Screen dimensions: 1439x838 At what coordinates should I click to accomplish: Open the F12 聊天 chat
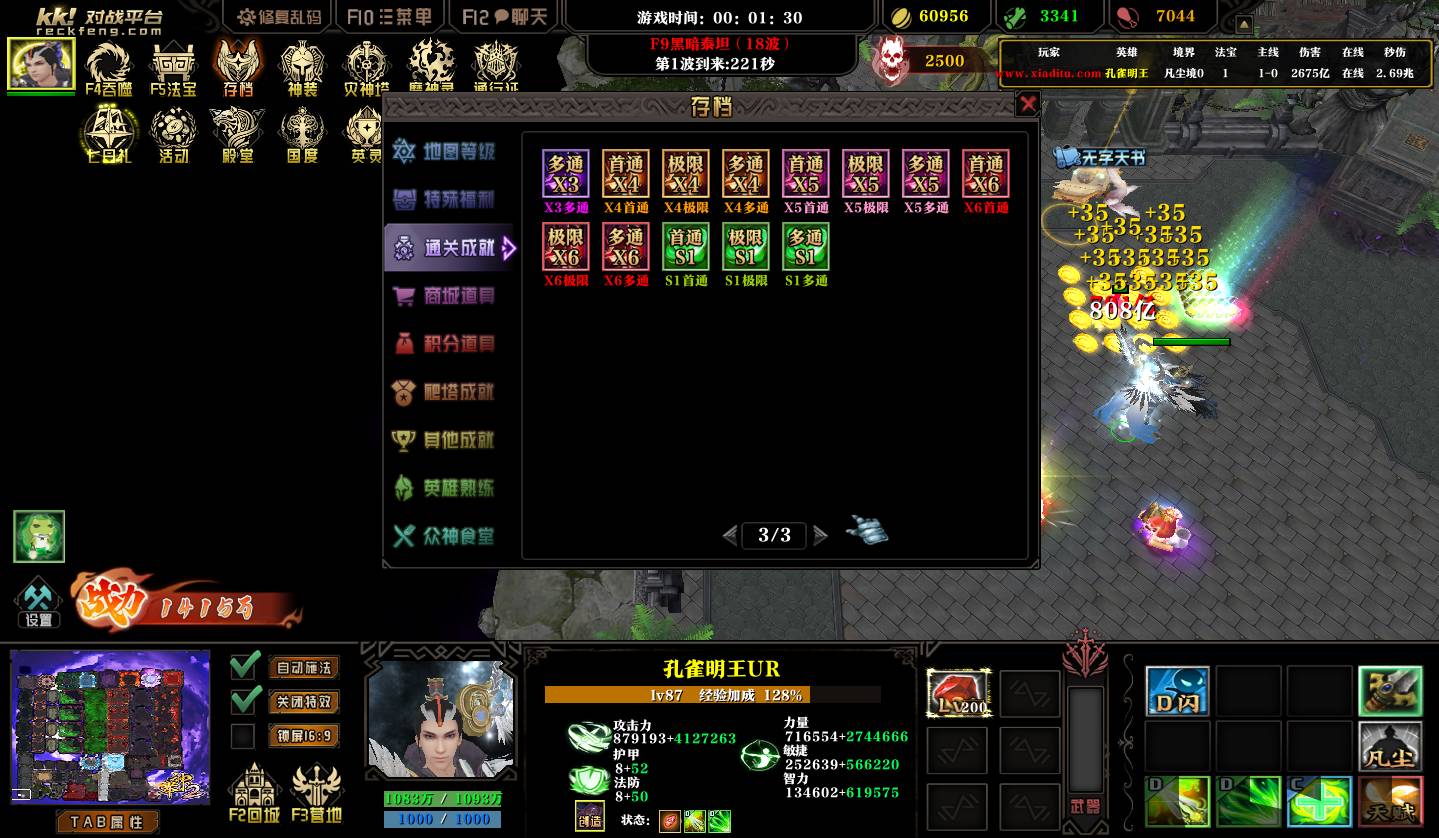pos(505,17)
